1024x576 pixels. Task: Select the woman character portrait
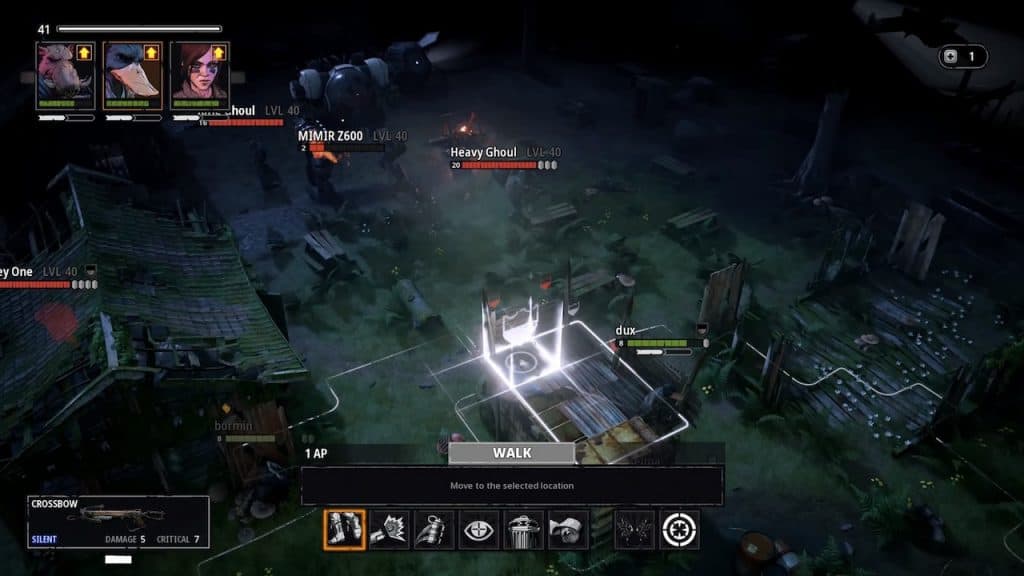[199, 75]
